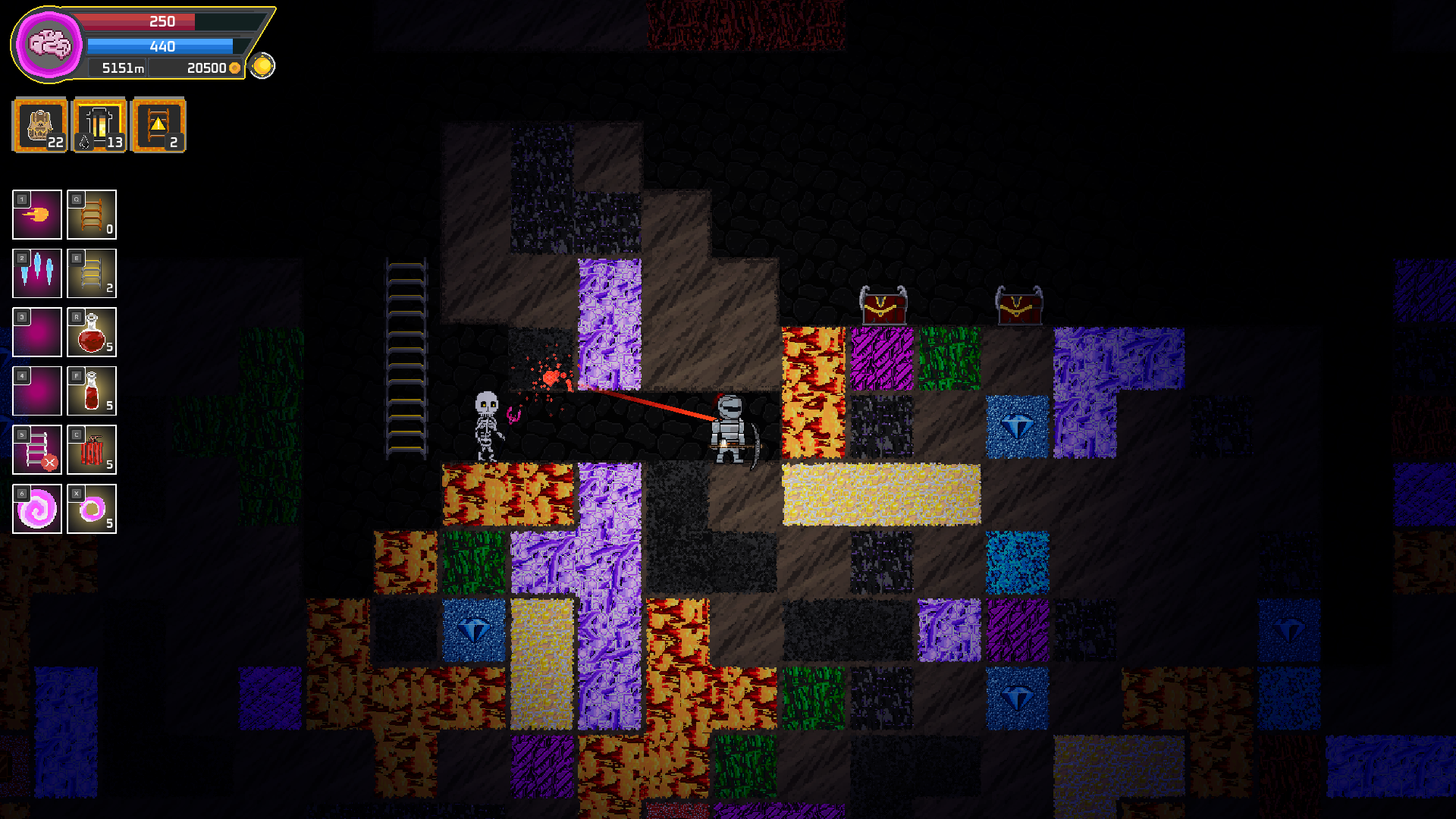
Task: Use the tall red bottle potion
Action: (92, 391)
